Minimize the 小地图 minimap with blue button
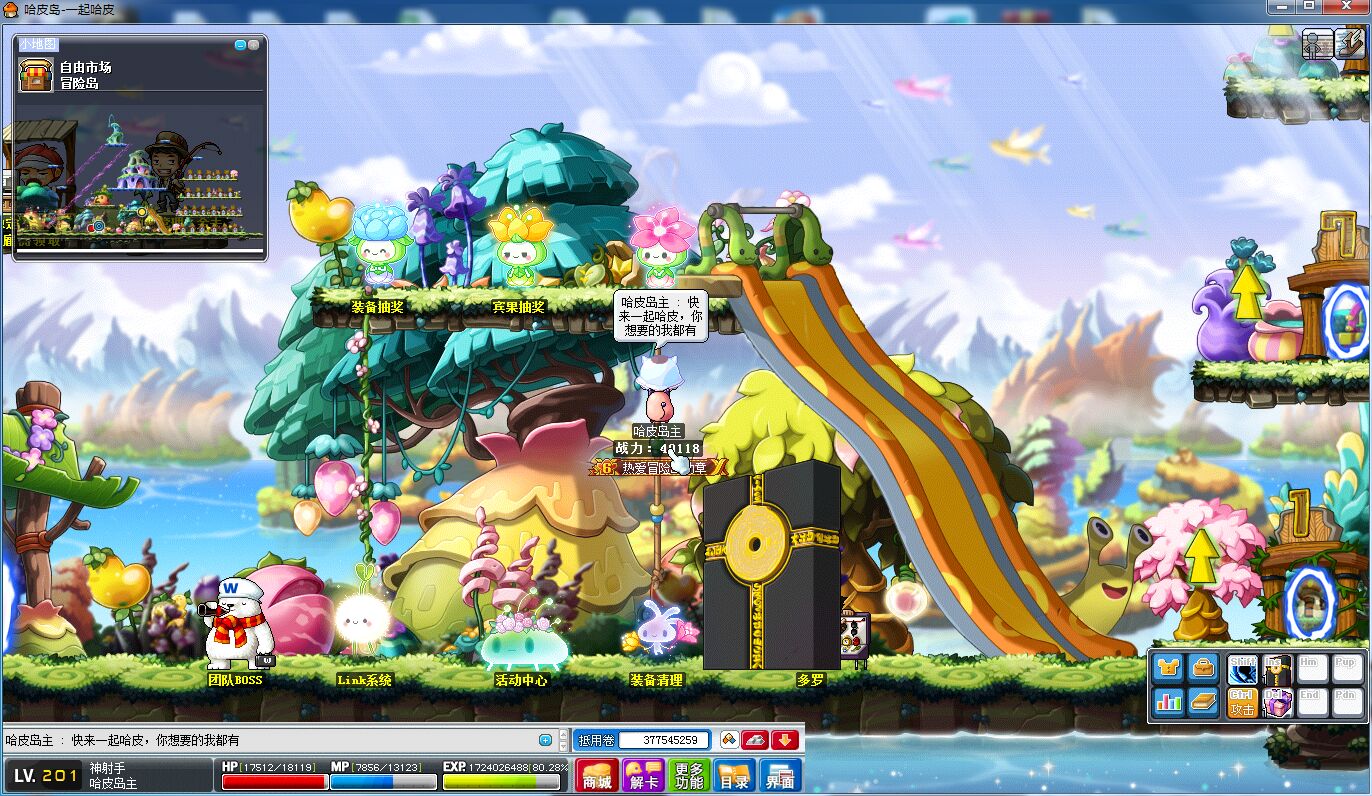Screen dimensions: 1372x796 240,45
